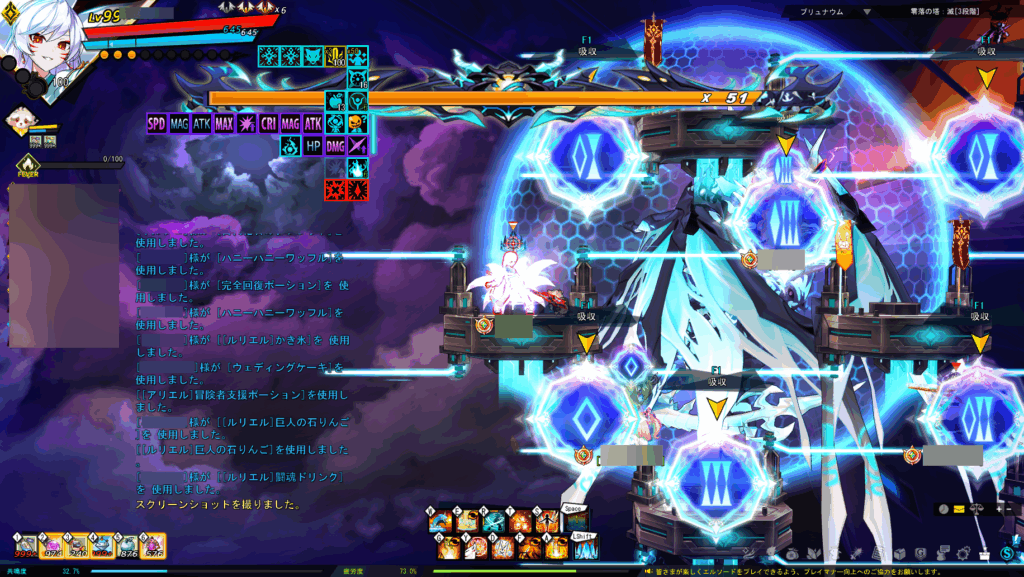Open the mail envelope icon
1024x577 pixels.
[x=958, y=509]
